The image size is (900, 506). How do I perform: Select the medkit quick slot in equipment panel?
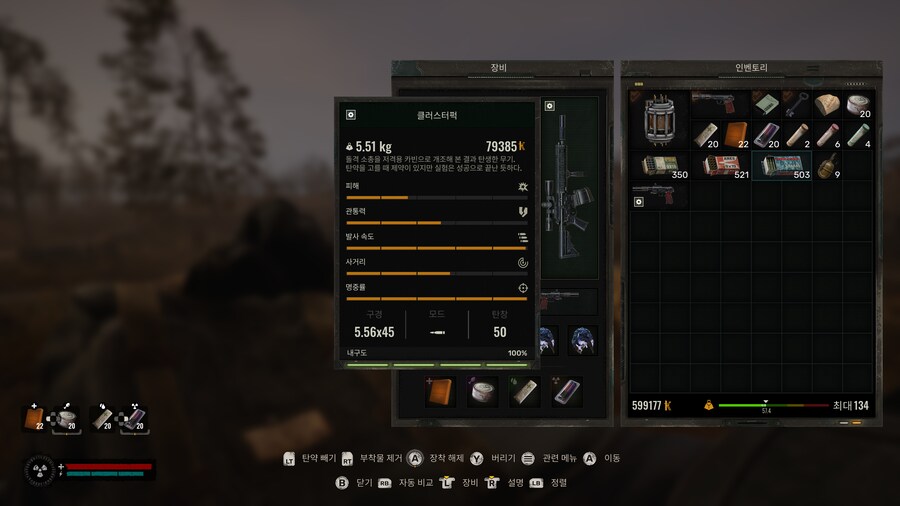pos(440,392)
